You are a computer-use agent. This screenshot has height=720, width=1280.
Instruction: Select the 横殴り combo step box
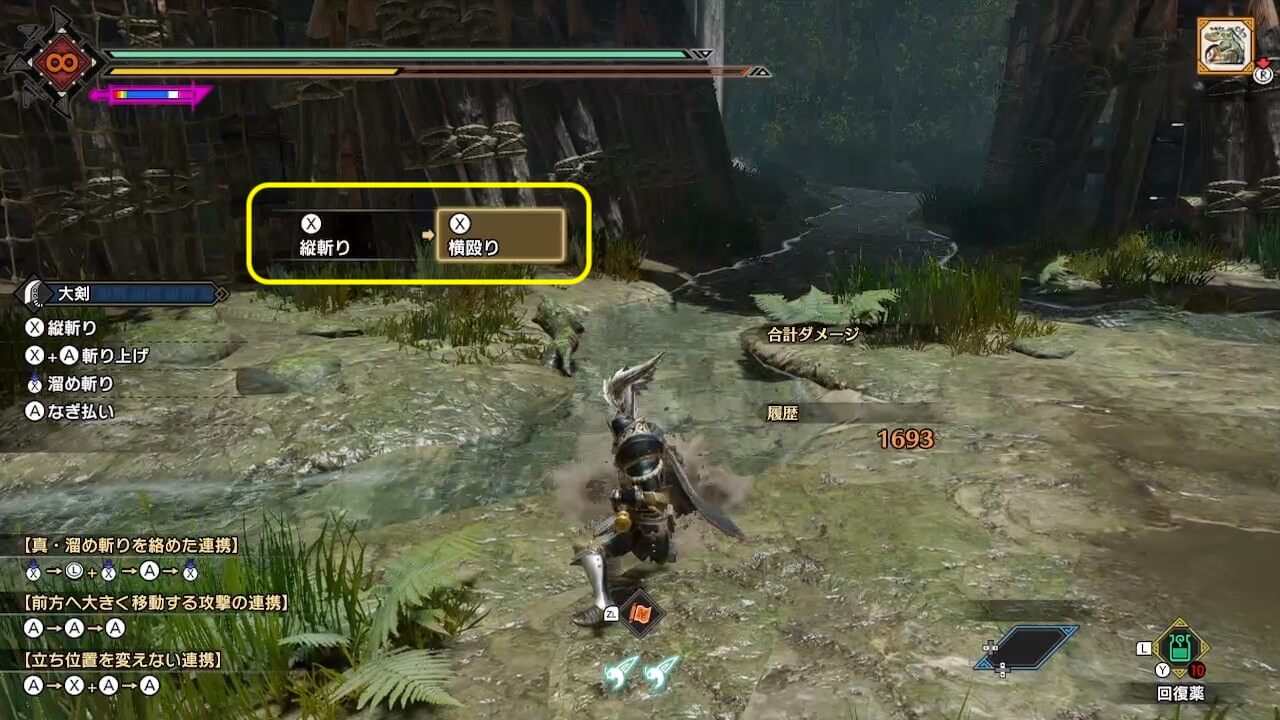coord(501,236)
